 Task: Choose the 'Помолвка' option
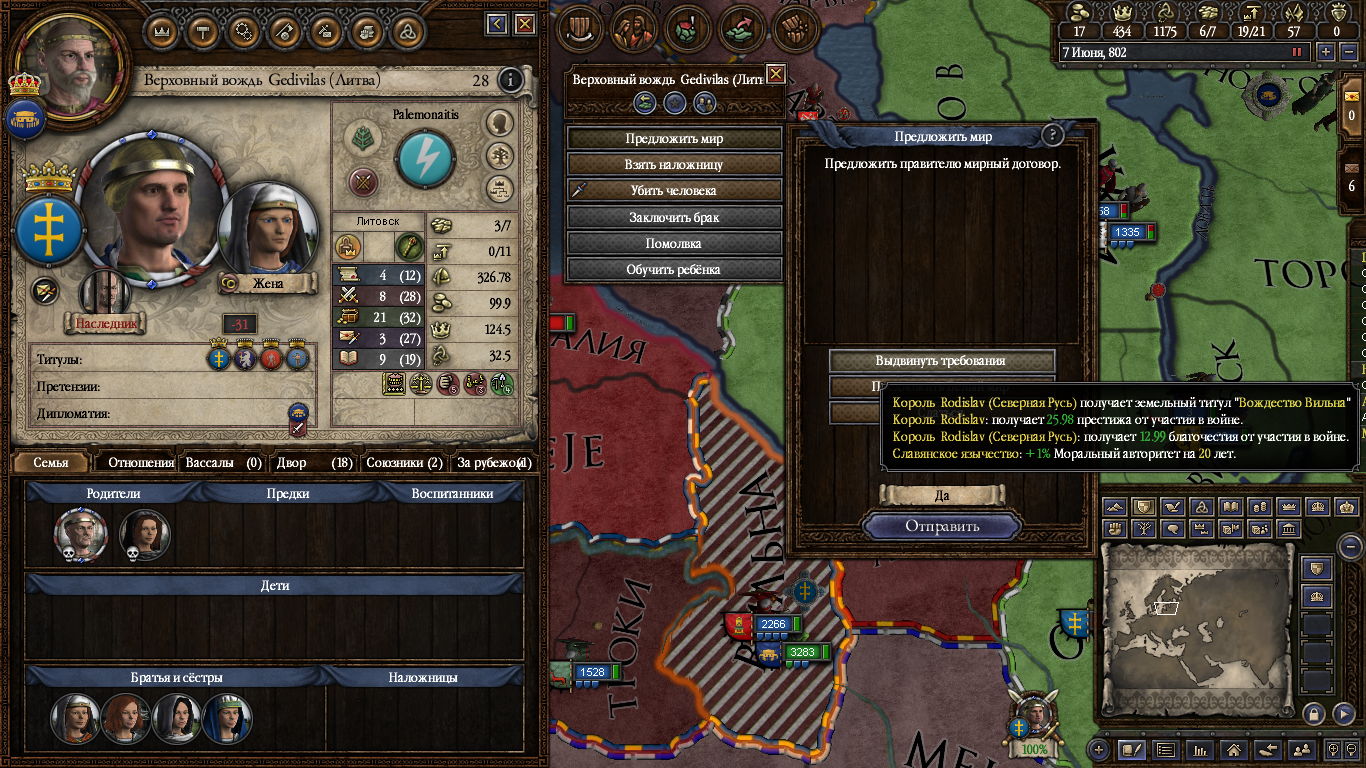coord(674,243)
